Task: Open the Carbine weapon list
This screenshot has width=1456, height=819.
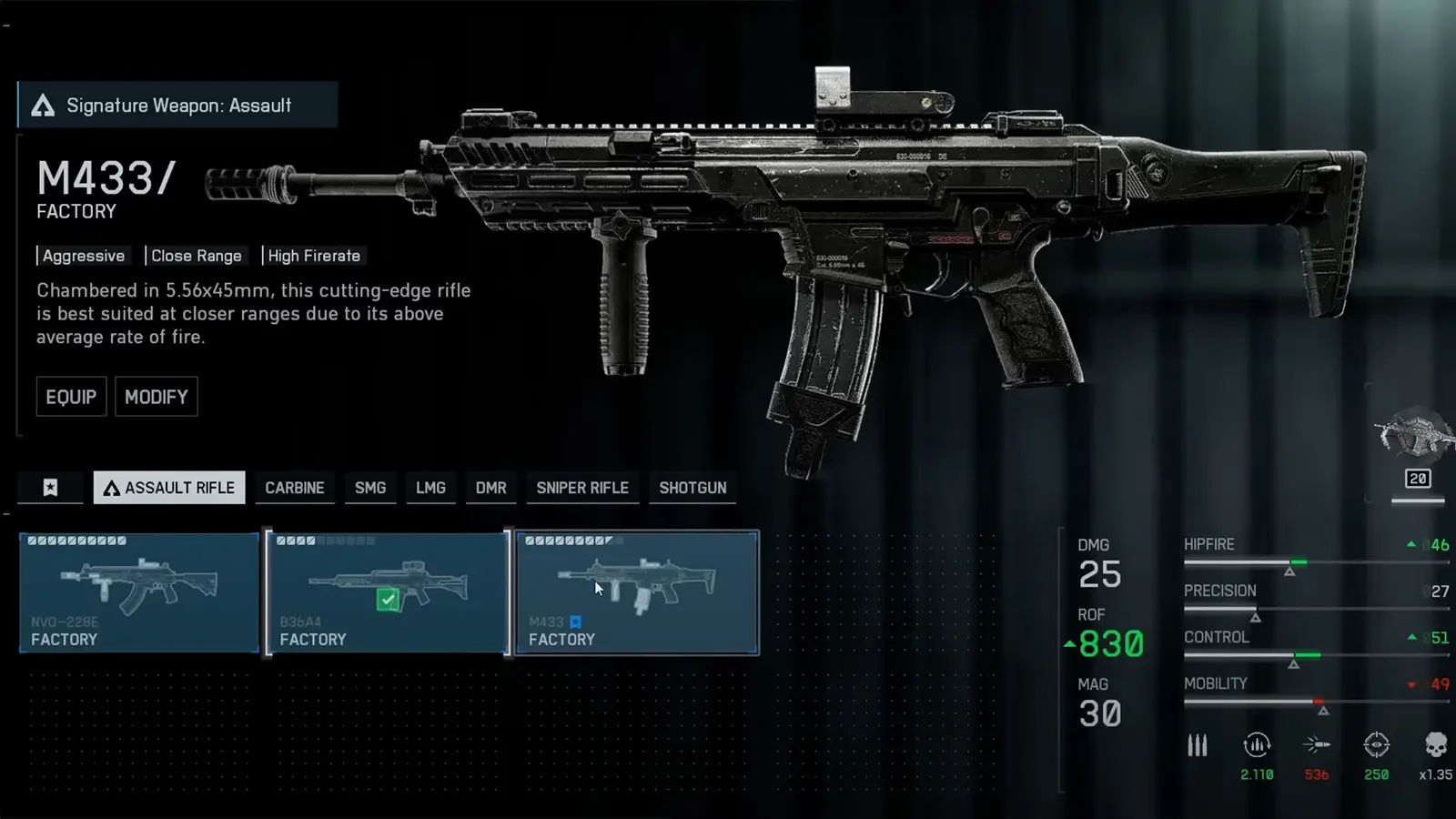Action: tap(295, 488)
